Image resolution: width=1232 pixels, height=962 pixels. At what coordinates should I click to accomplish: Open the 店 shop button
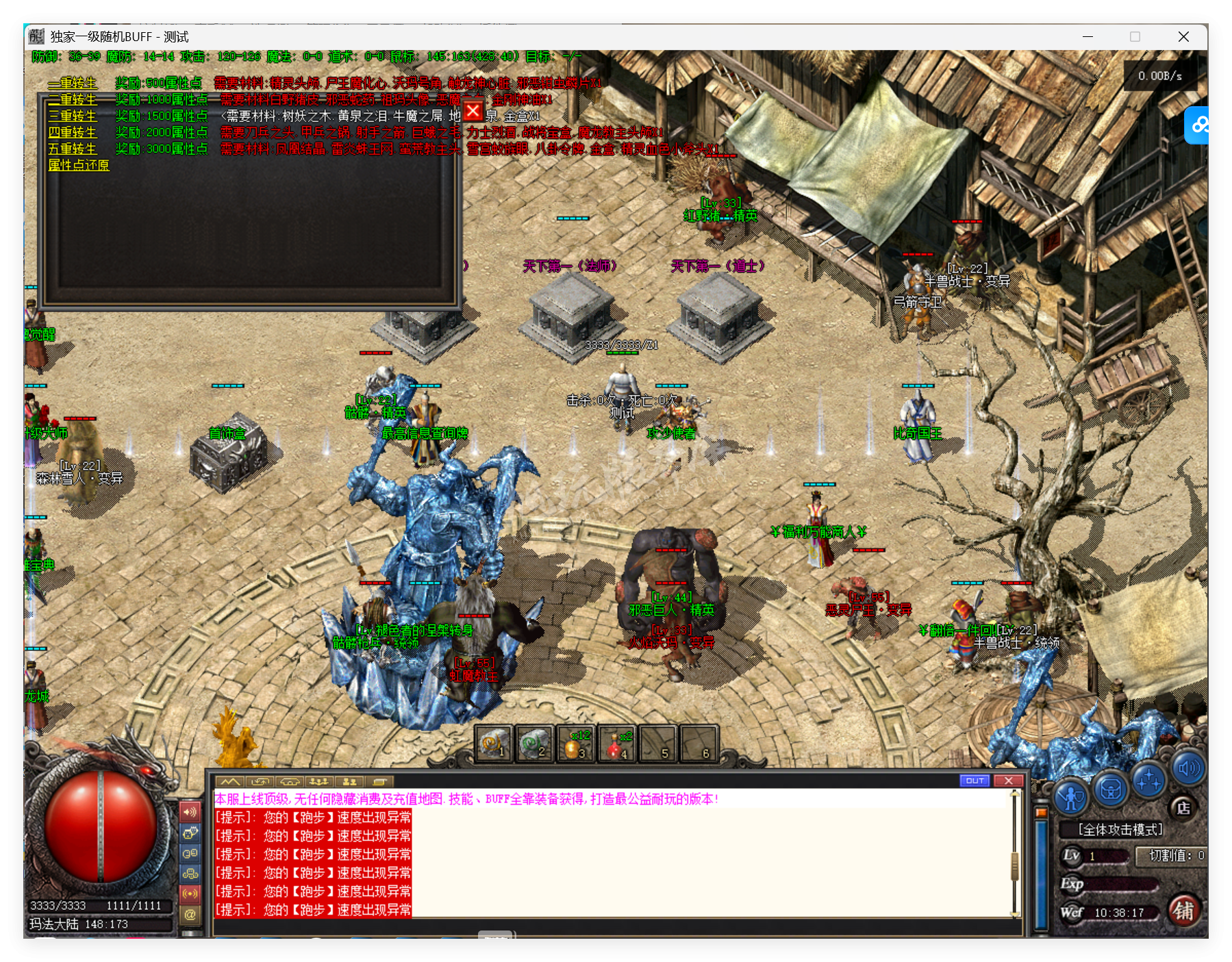pos(1183,808)
